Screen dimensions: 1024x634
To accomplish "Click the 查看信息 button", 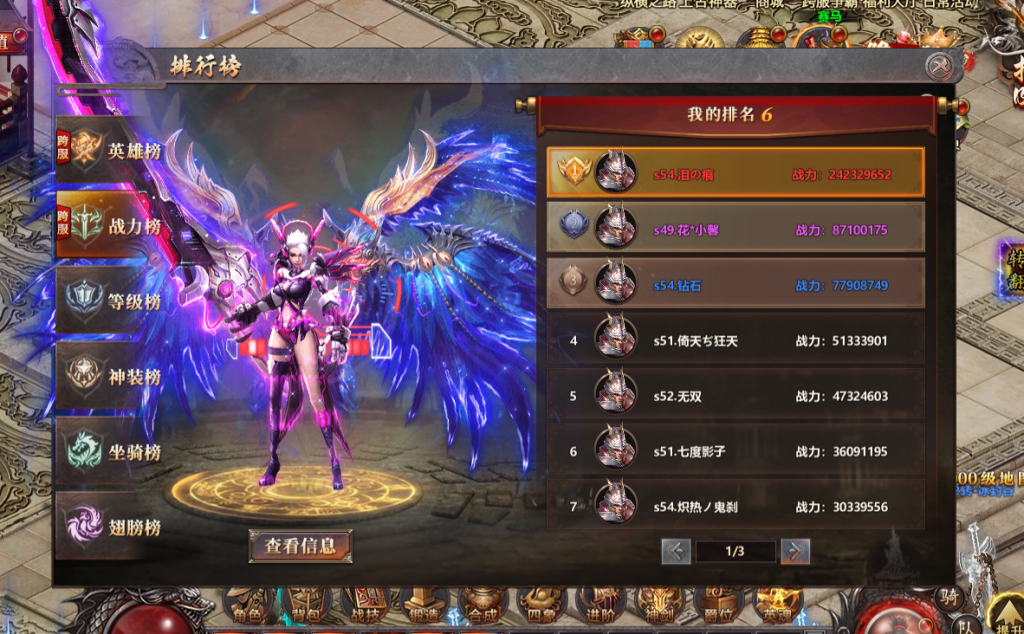I will click(x=300, y=546).
